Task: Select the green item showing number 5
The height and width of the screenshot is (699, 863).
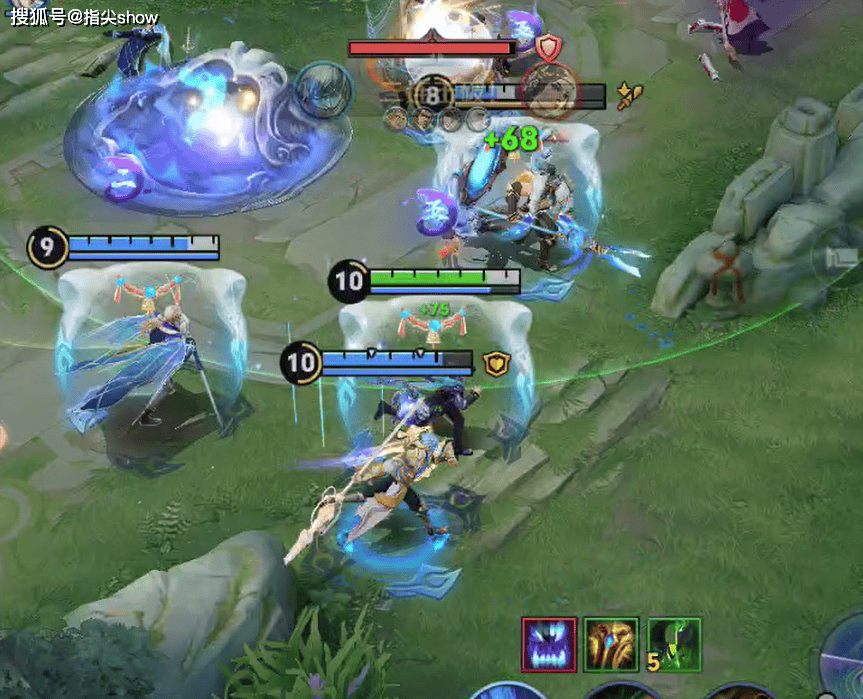Action: point(674,645)
